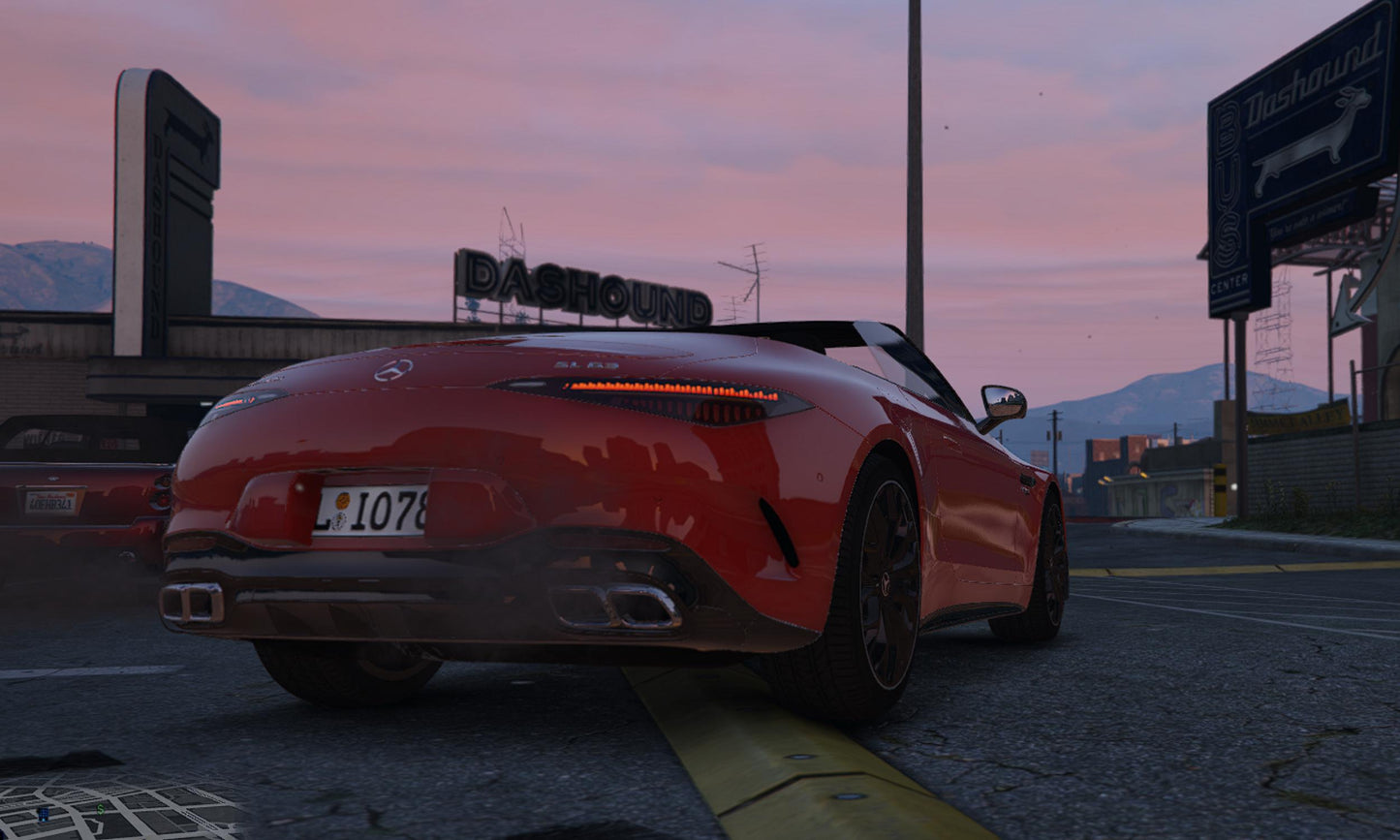Select the blue building map blip
The image size is (1400, 840).
click(x=43, y=814)
